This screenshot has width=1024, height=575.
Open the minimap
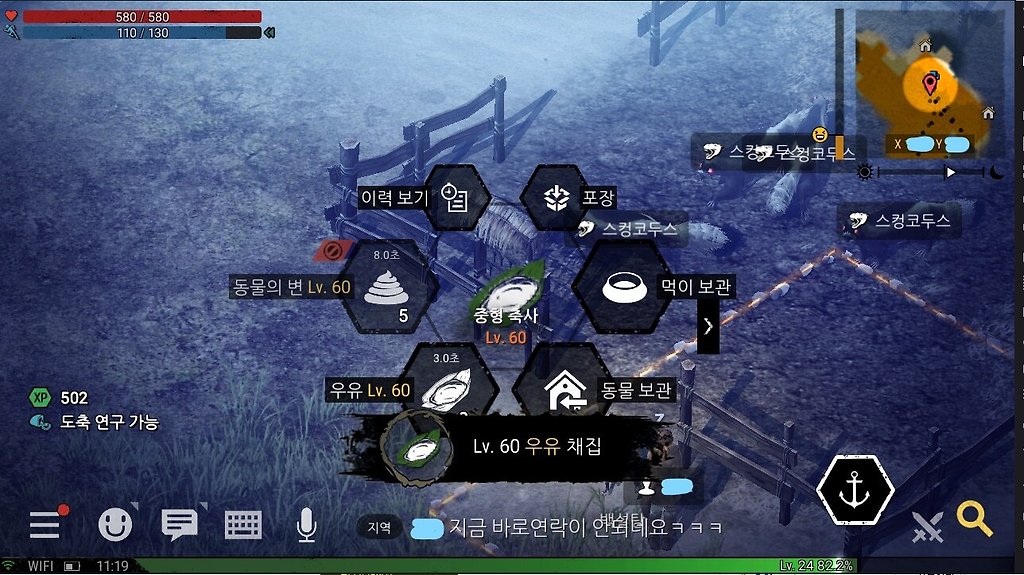[930, 83]
